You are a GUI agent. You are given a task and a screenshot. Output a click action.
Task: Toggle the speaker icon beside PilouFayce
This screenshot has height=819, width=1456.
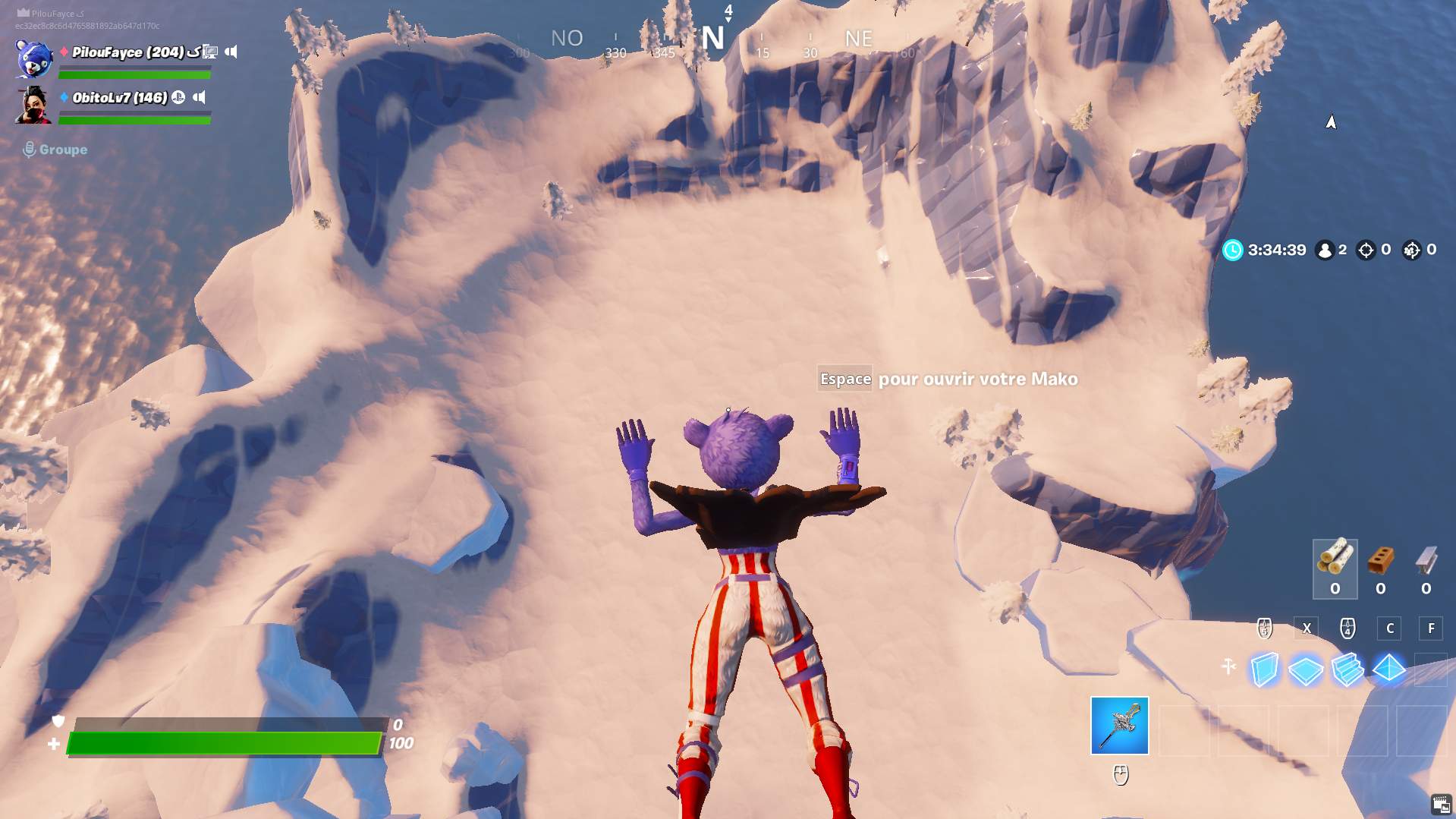coord(231,52)
